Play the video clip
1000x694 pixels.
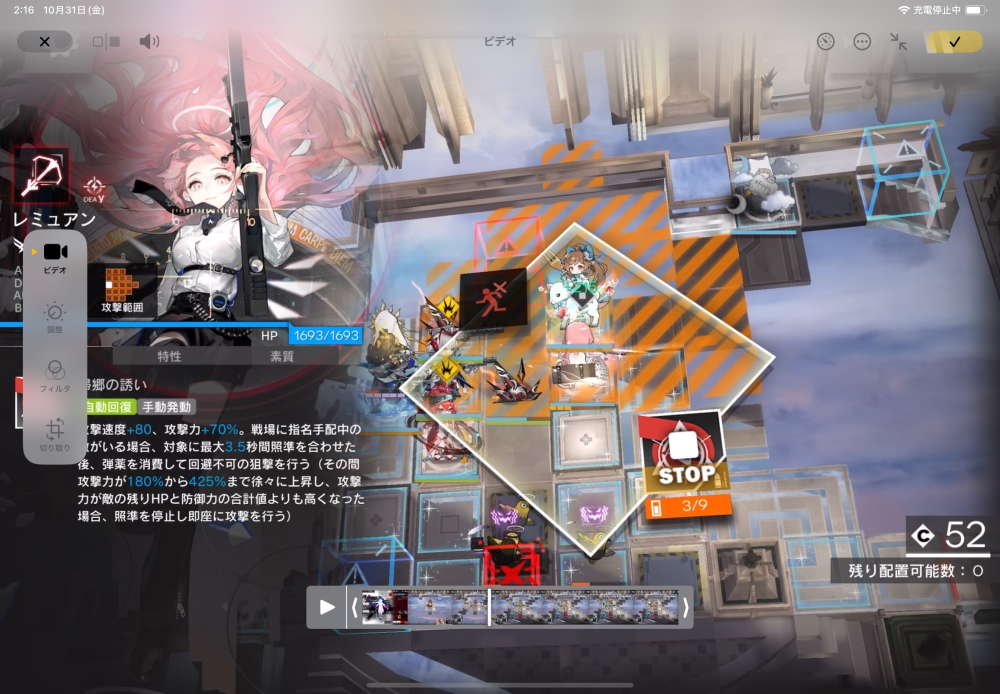(327, 607)
